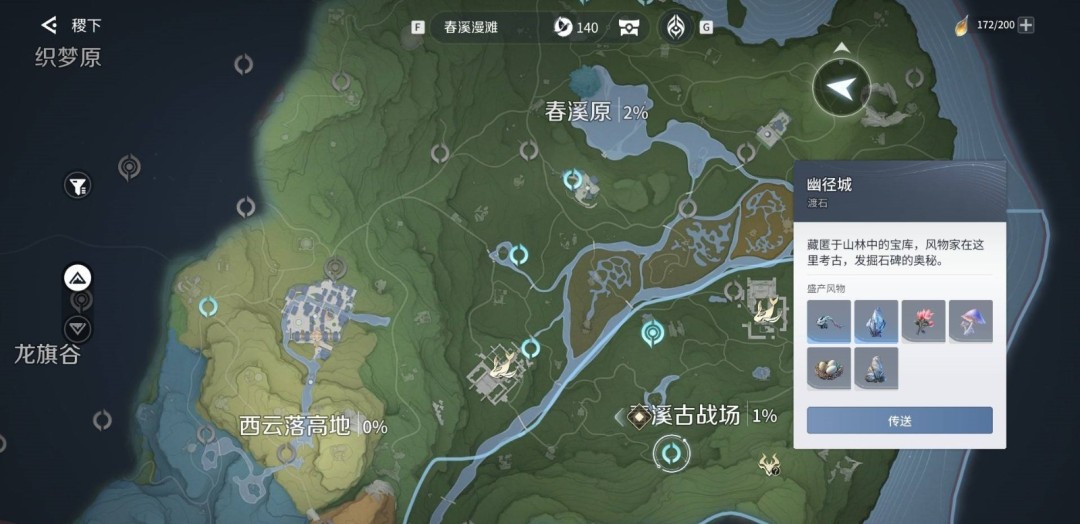Select the teleport waypoint in 西云落高地
This screenshot has width=1080, height=524.
point(208,307)
